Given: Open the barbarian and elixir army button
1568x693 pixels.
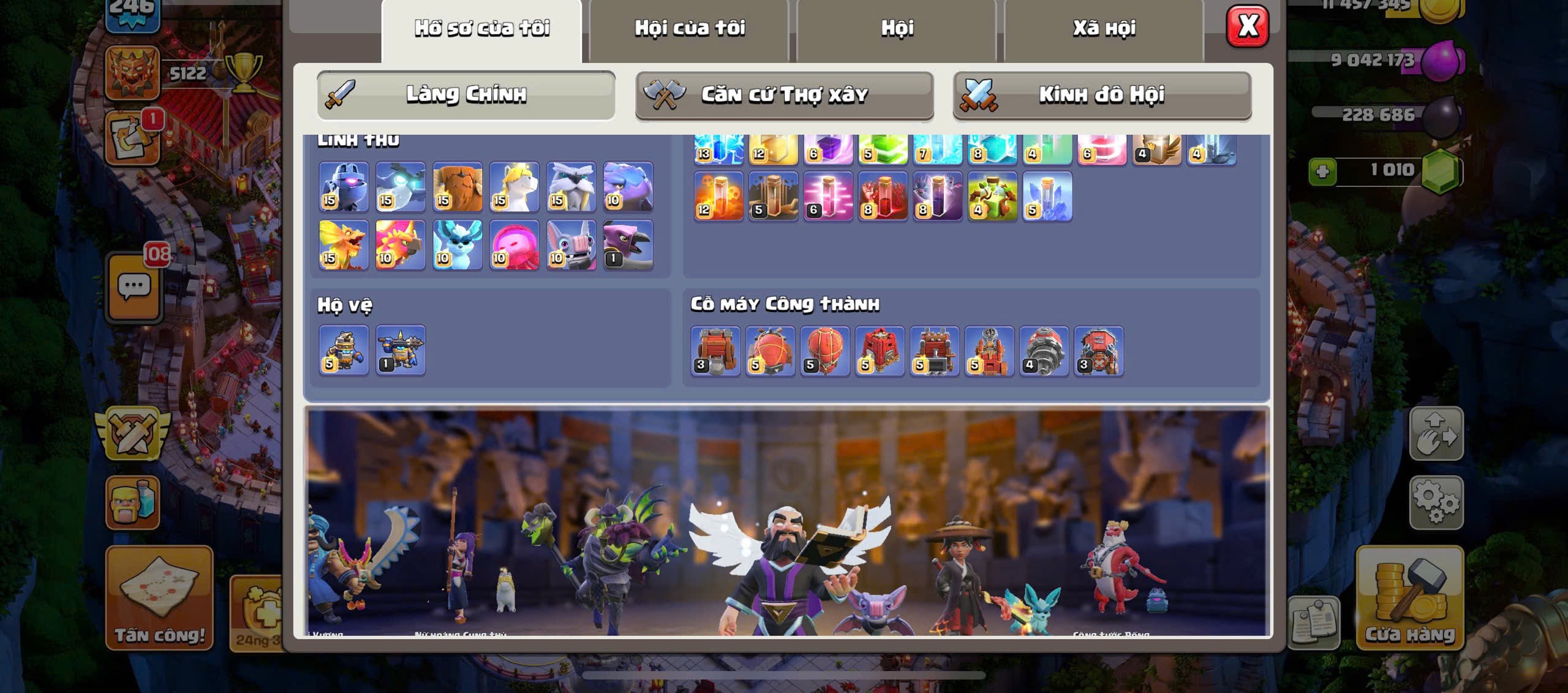Looking at the screenshot, I should click(x=133, y=502).
